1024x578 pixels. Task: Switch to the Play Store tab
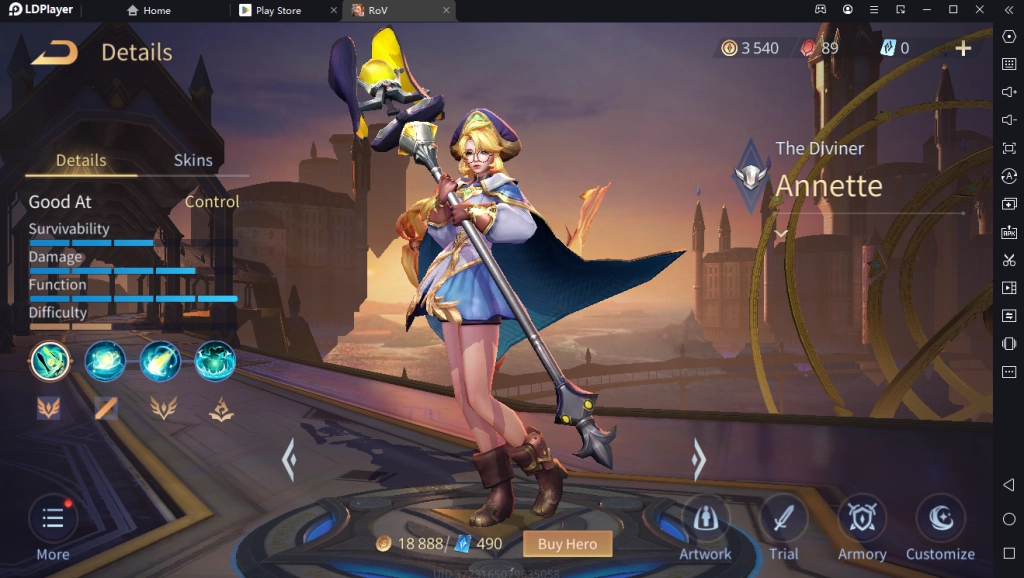[278, 10]
